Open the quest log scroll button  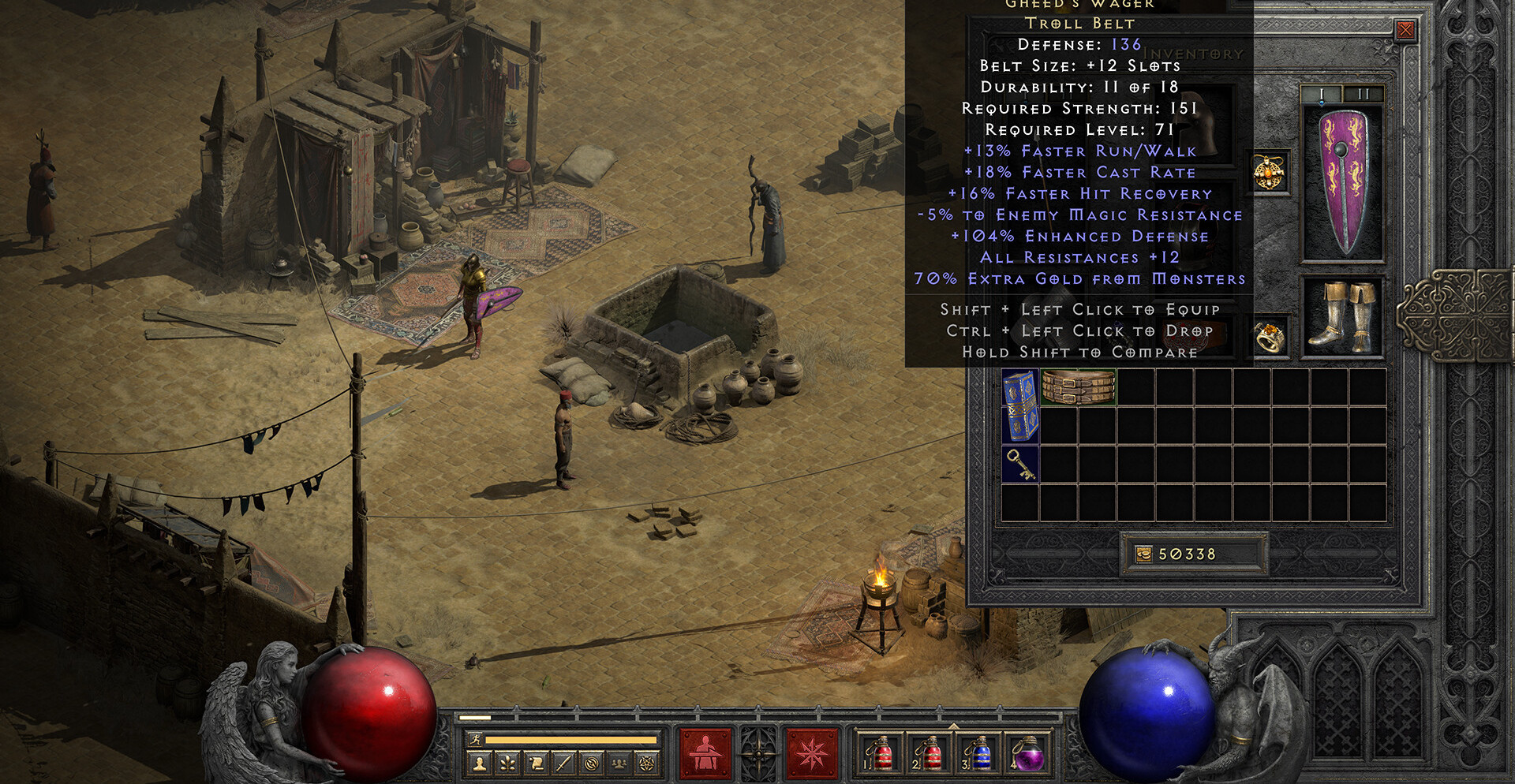pos(536,763)
